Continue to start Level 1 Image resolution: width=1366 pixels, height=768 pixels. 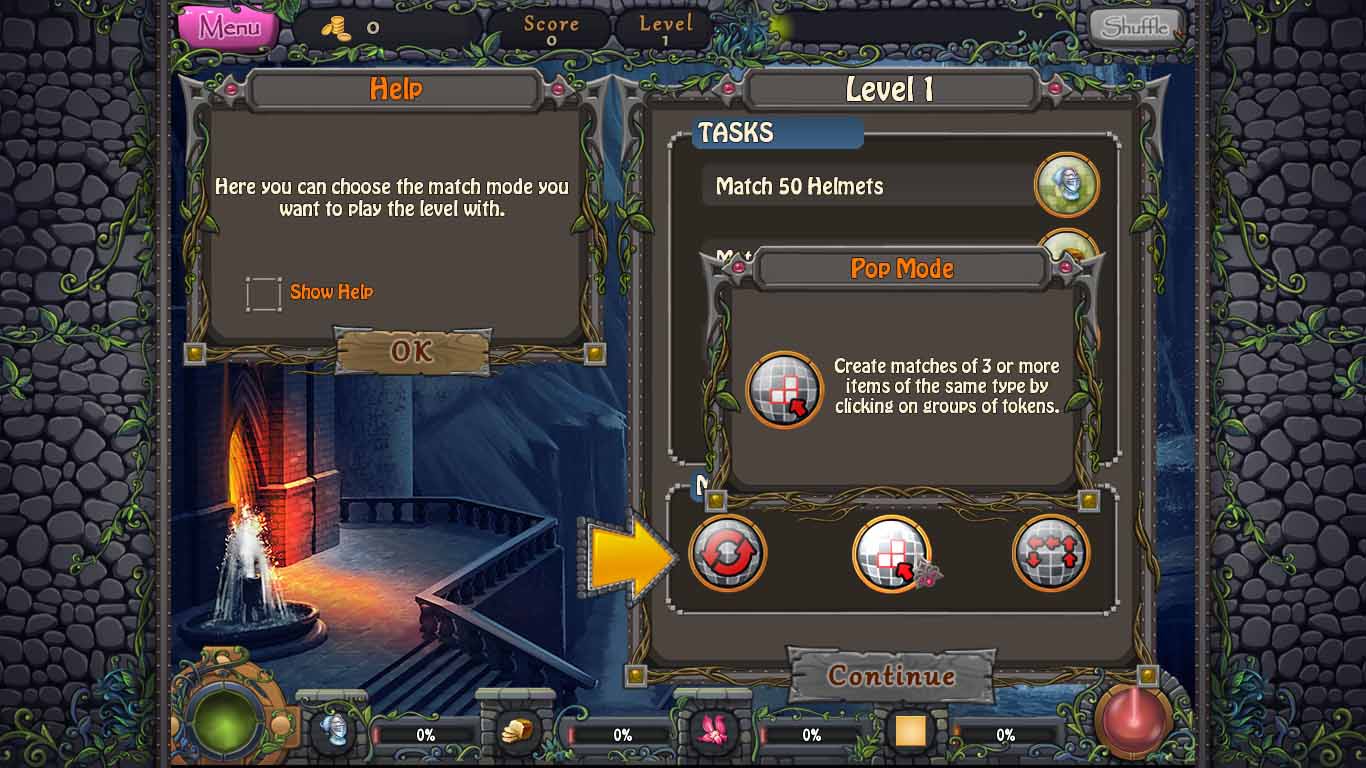891,676
